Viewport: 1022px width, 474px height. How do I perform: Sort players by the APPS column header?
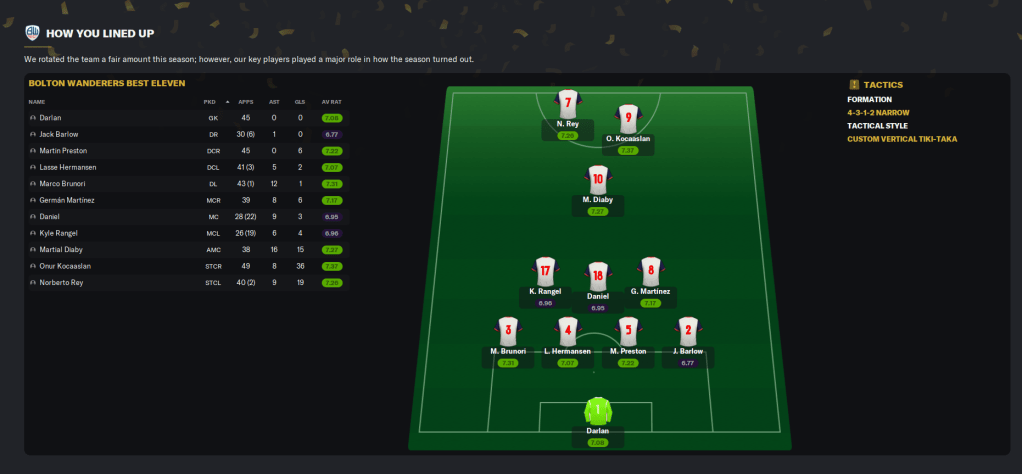coord(245,102)
